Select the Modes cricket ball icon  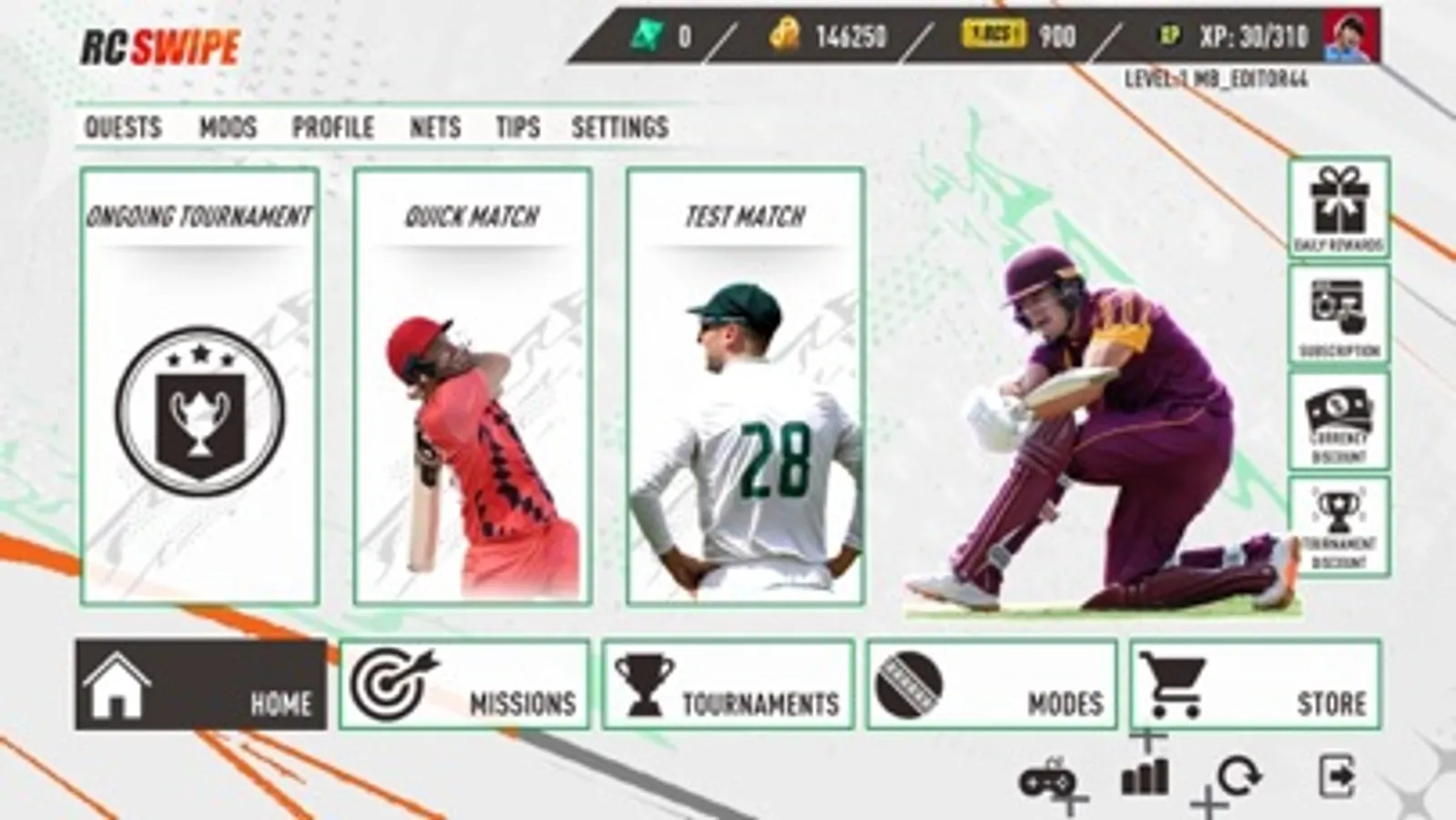(x=910, y=681)
